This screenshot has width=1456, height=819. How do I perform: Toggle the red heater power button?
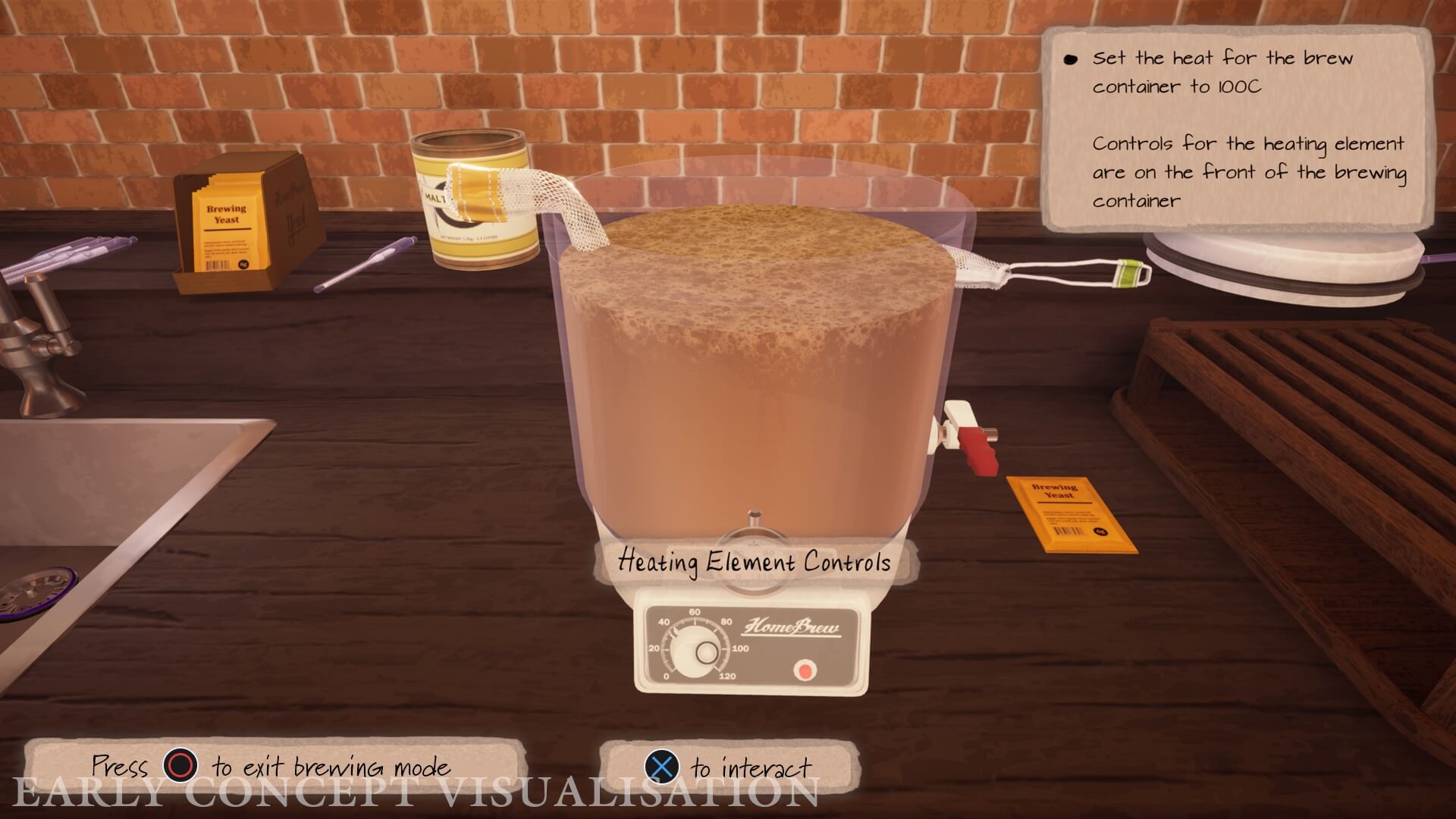coord(805,670)
